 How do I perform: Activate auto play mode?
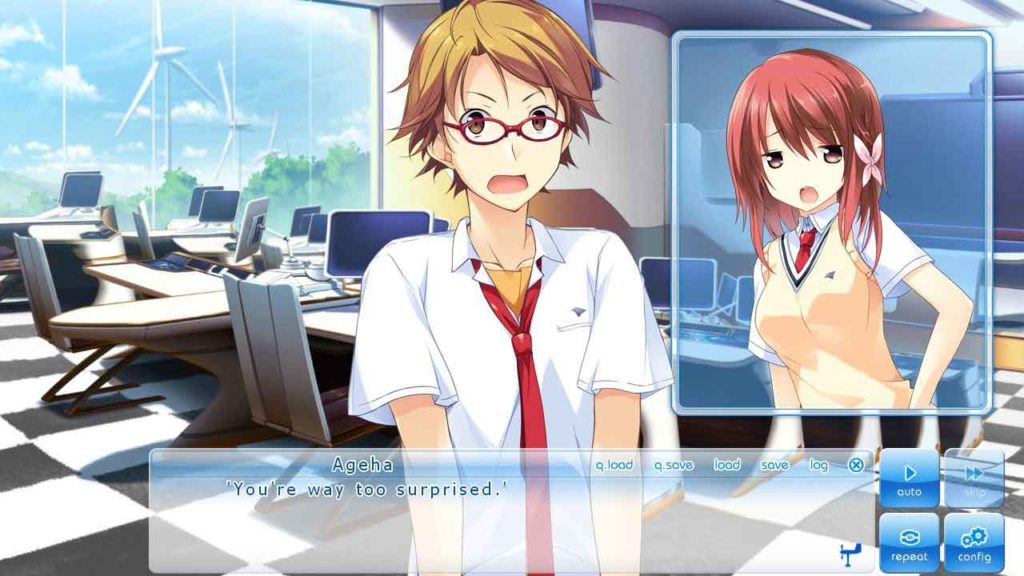pyautogui.click(x=909, y=478)
